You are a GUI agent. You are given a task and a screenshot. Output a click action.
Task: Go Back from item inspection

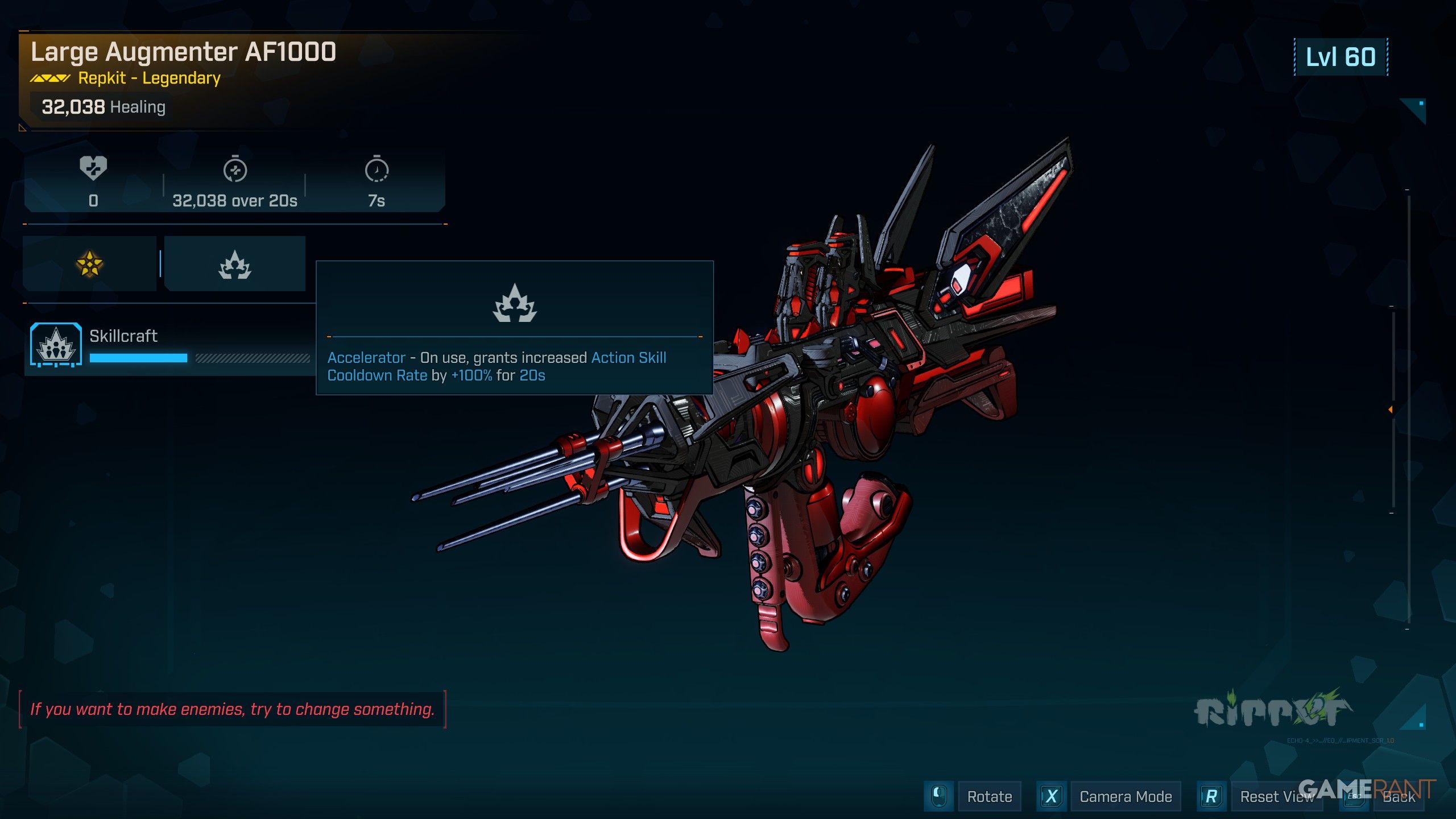[x=1399, y=796]
